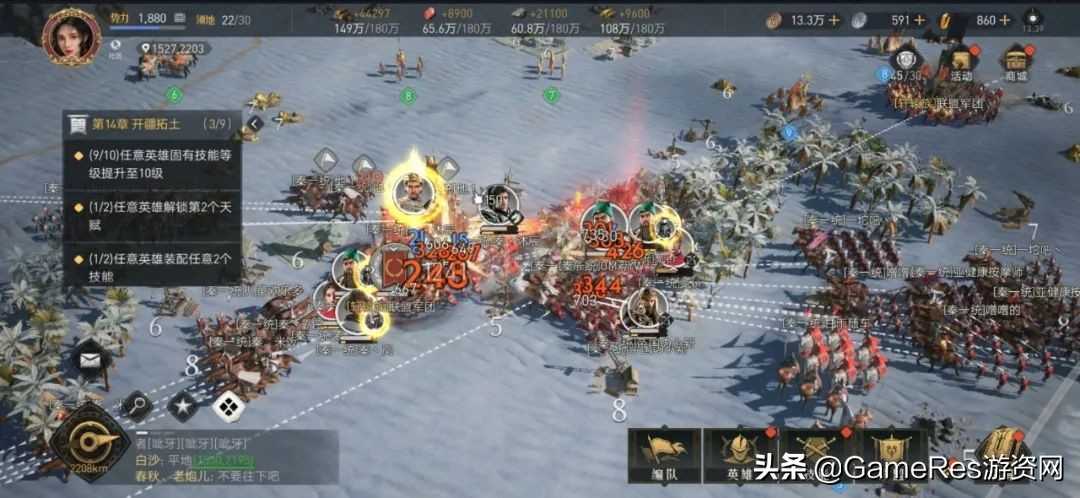
Task: Open the crossed-swords shield menu
Action: (815, 457)
